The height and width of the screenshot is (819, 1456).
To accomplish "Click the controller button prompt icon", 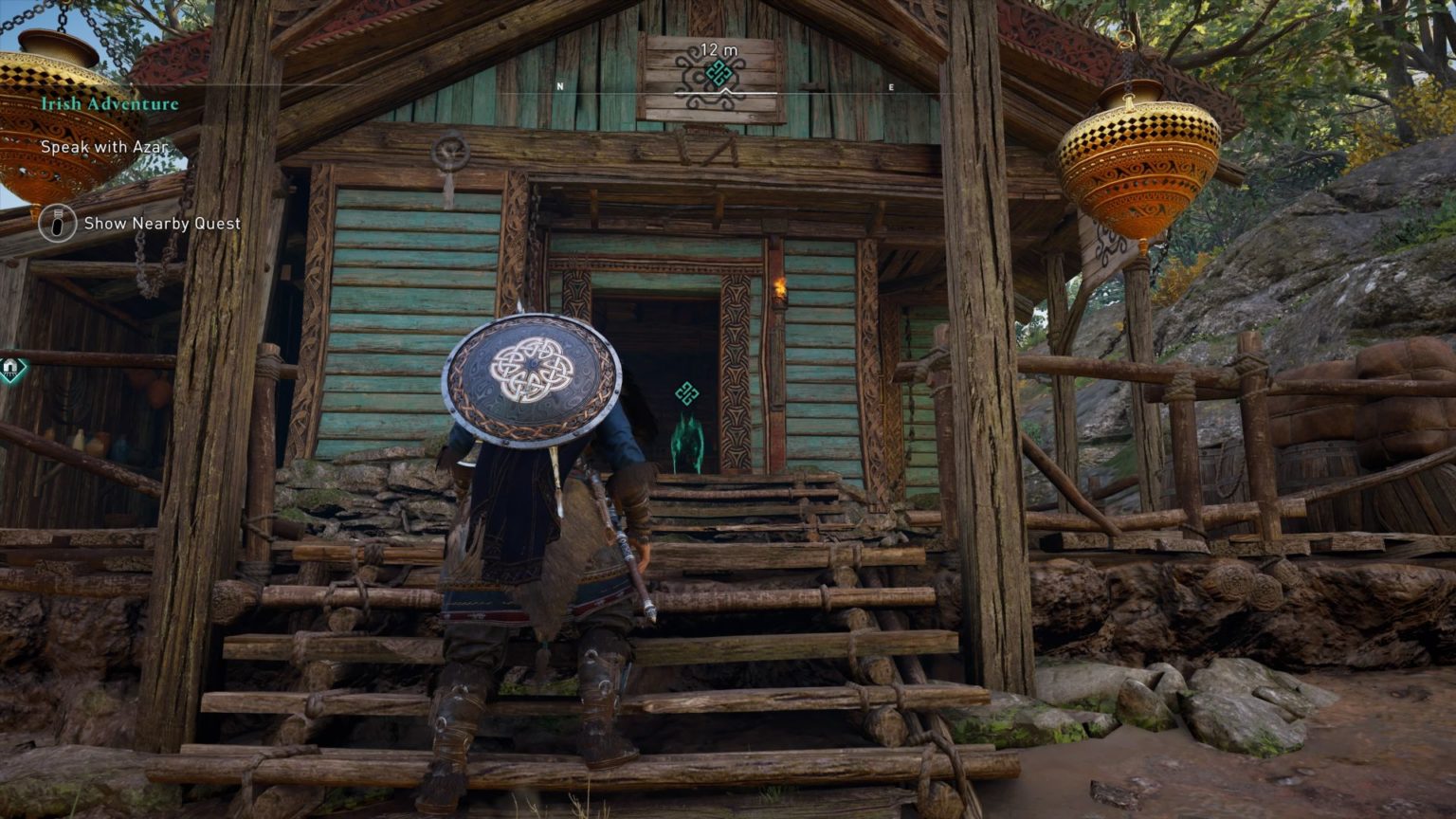I will coord(59,223).
